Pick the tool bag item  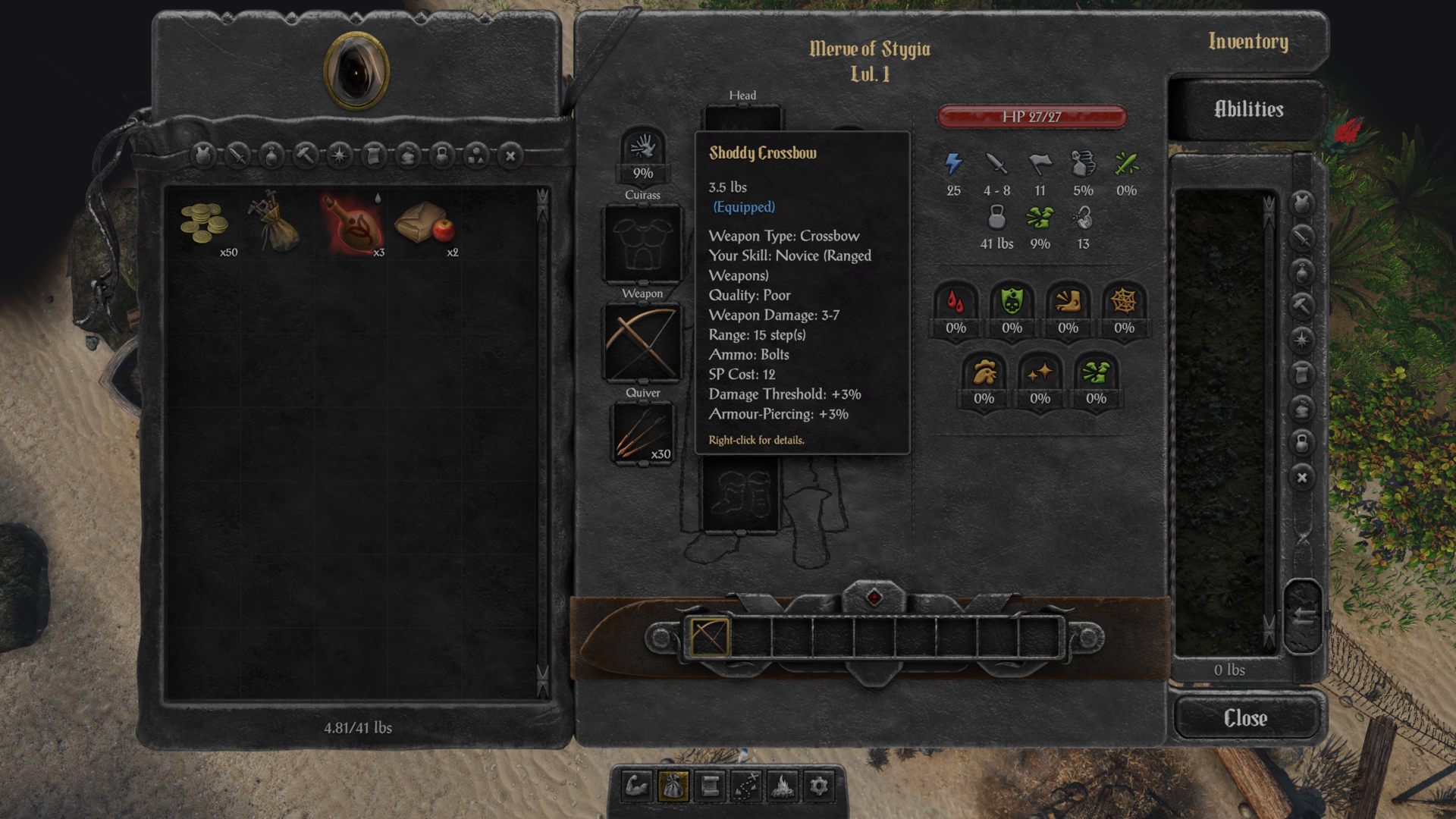coord(276,222)
